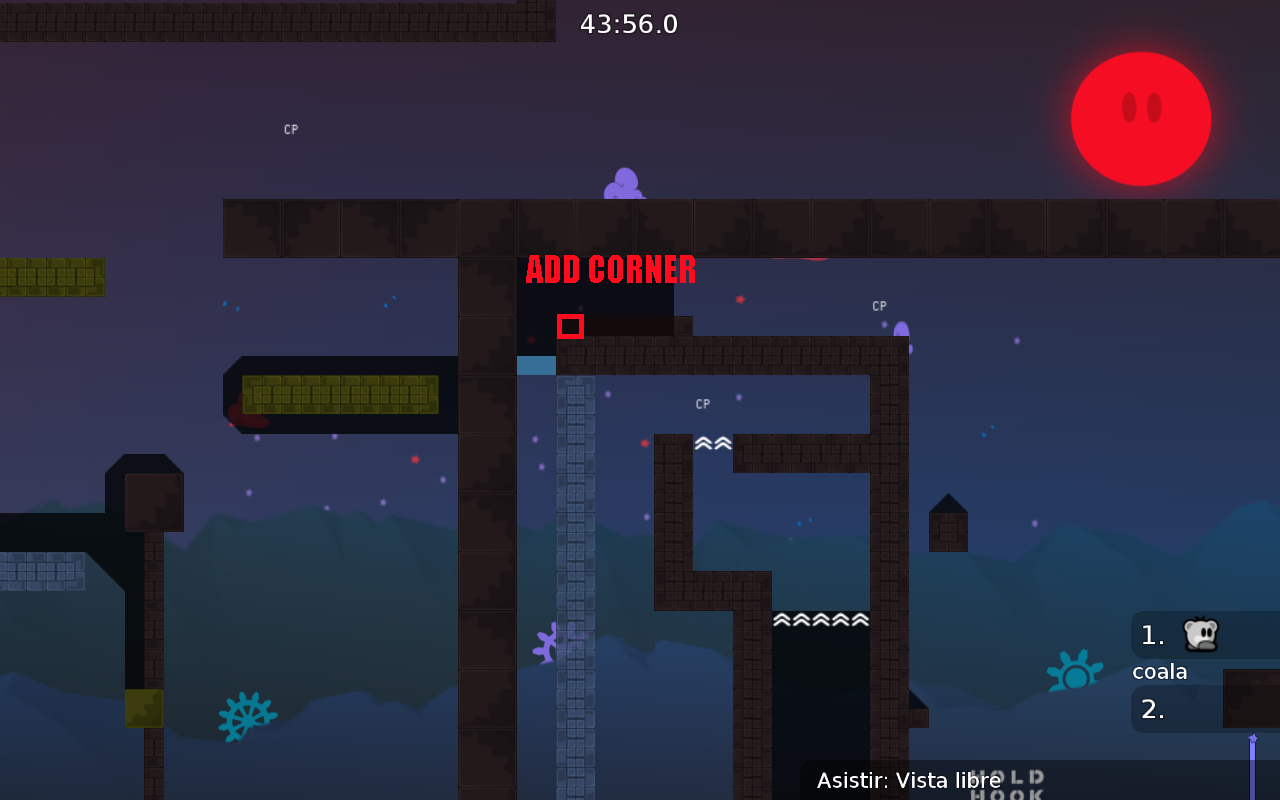Click the player name coala
Image resolution: width=1280 pixels, height=800 pixels.
coord(1159,672)
